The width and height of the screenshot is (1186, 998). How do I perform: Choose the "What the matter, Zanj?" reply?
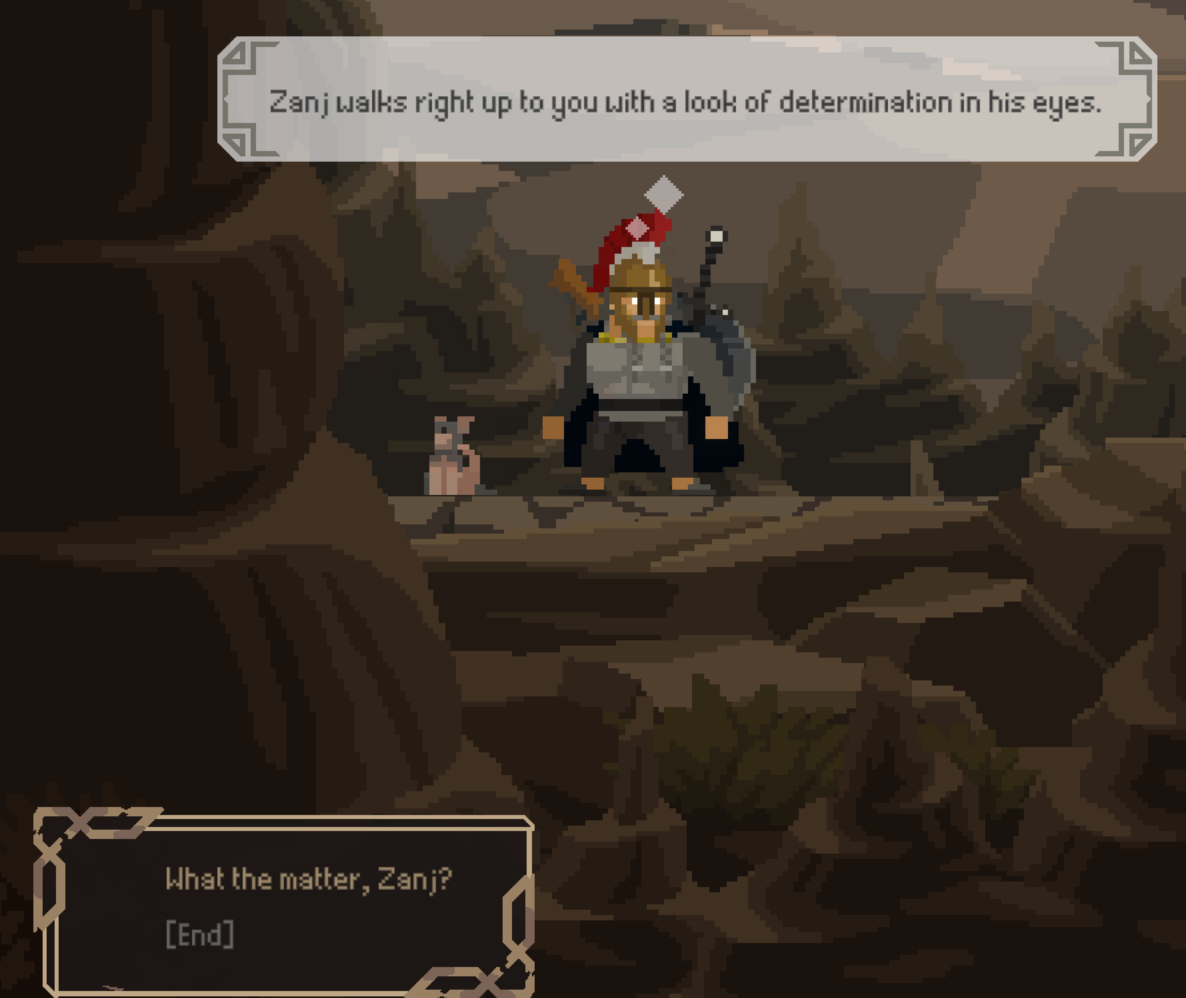[308, 880]
